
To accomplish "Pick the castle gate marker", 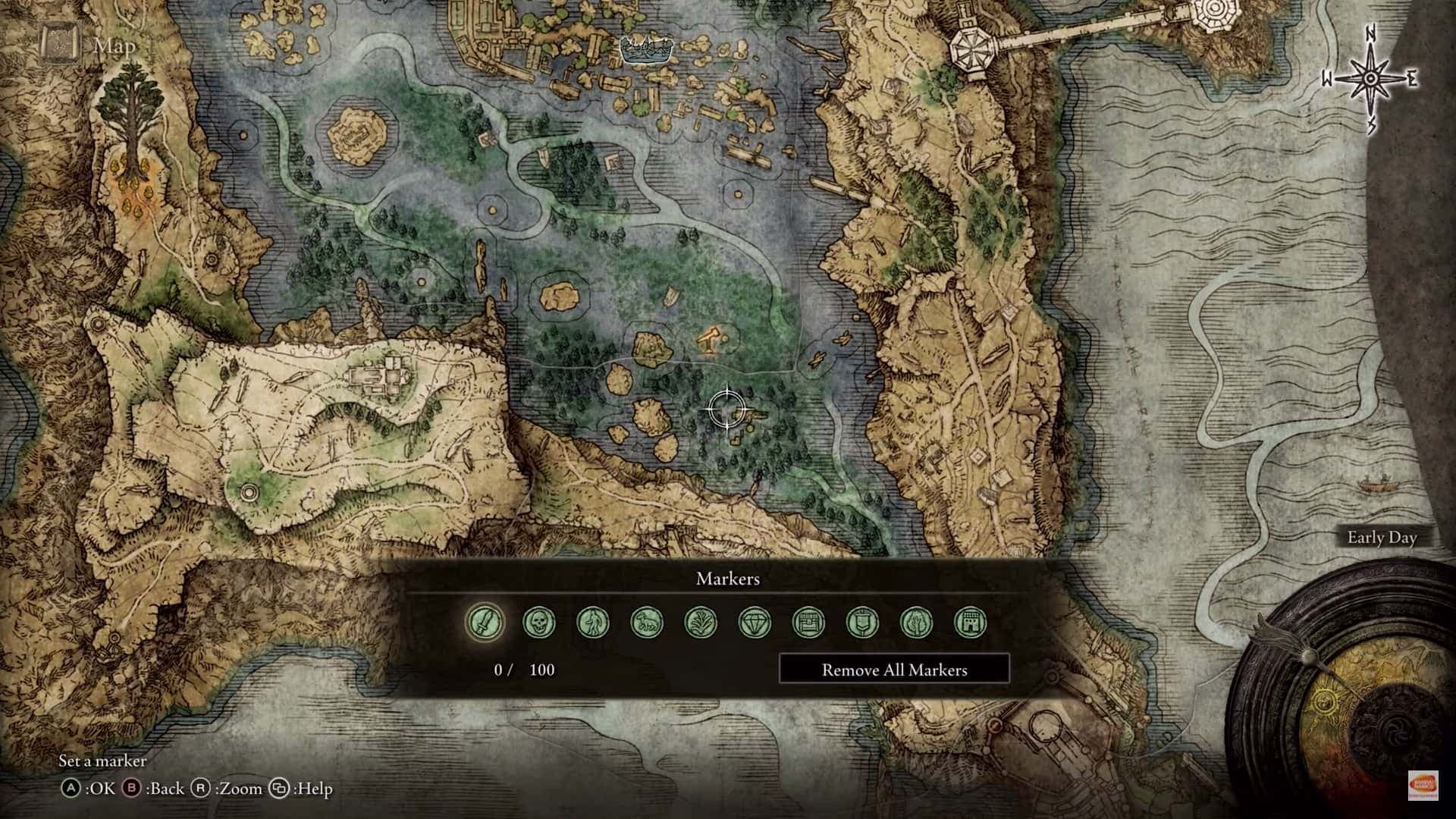I will (970, 623).
